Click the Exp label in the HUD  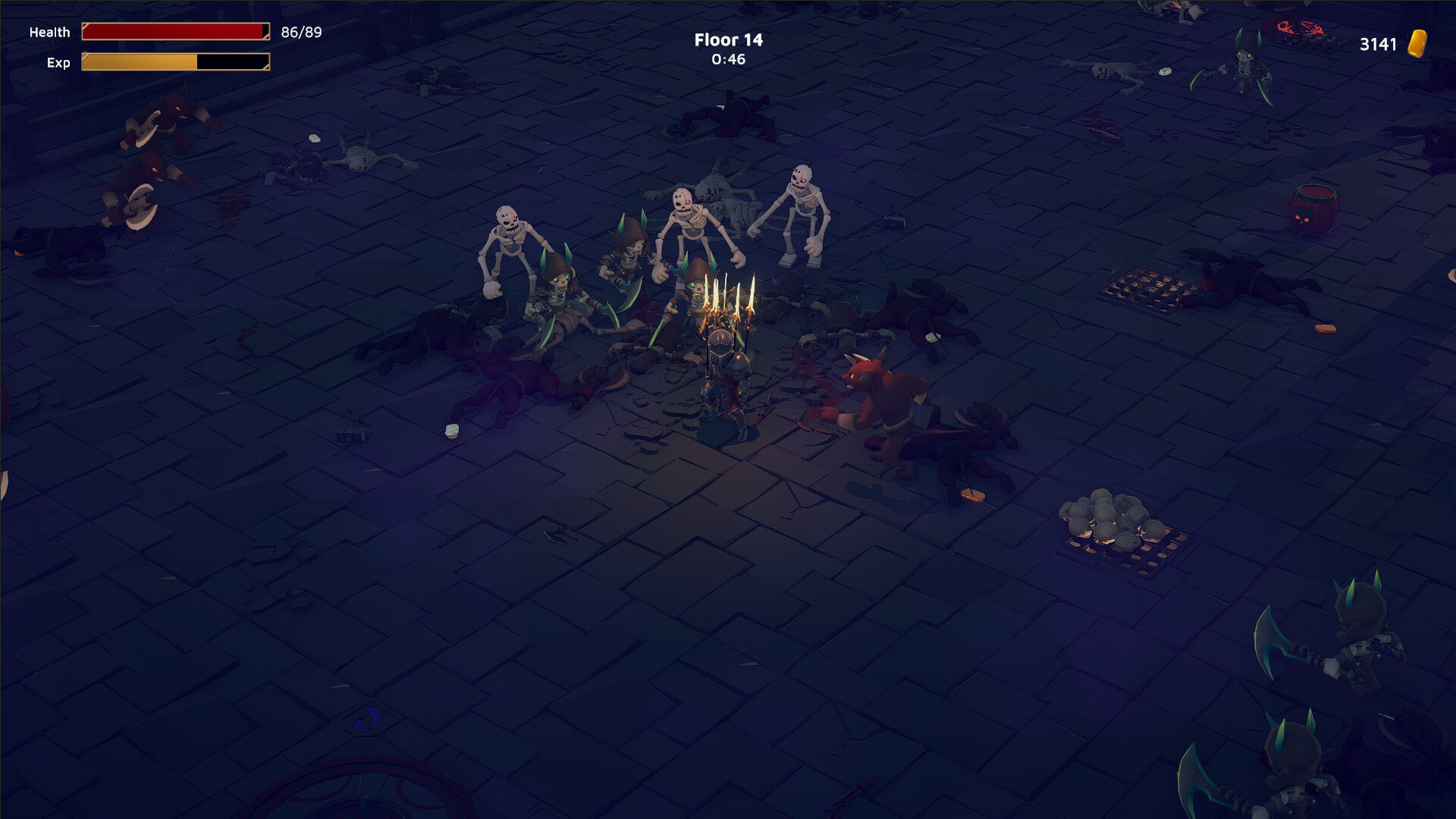pyautogui.click(x=58, y=63)
